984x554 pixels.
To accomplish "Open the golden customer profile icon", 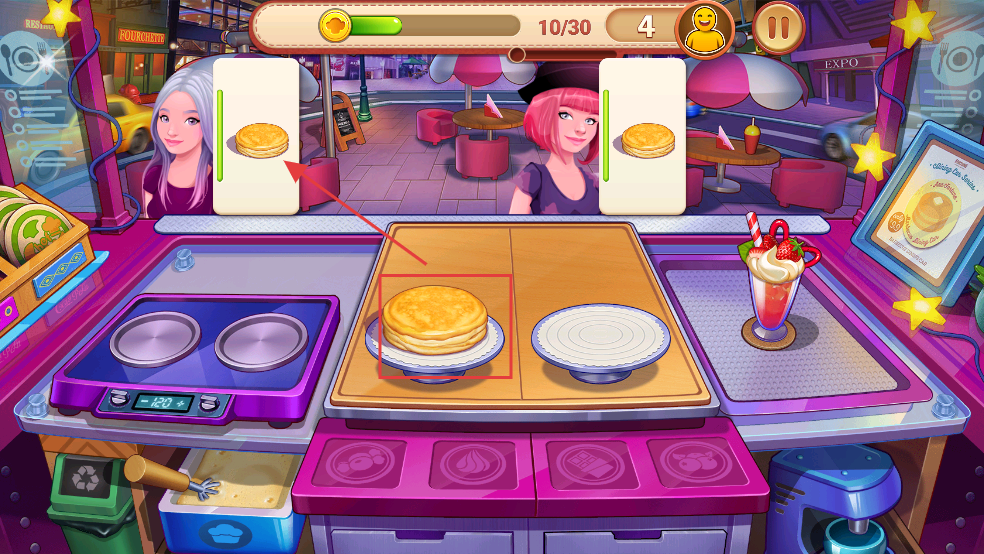I will 704,27.
